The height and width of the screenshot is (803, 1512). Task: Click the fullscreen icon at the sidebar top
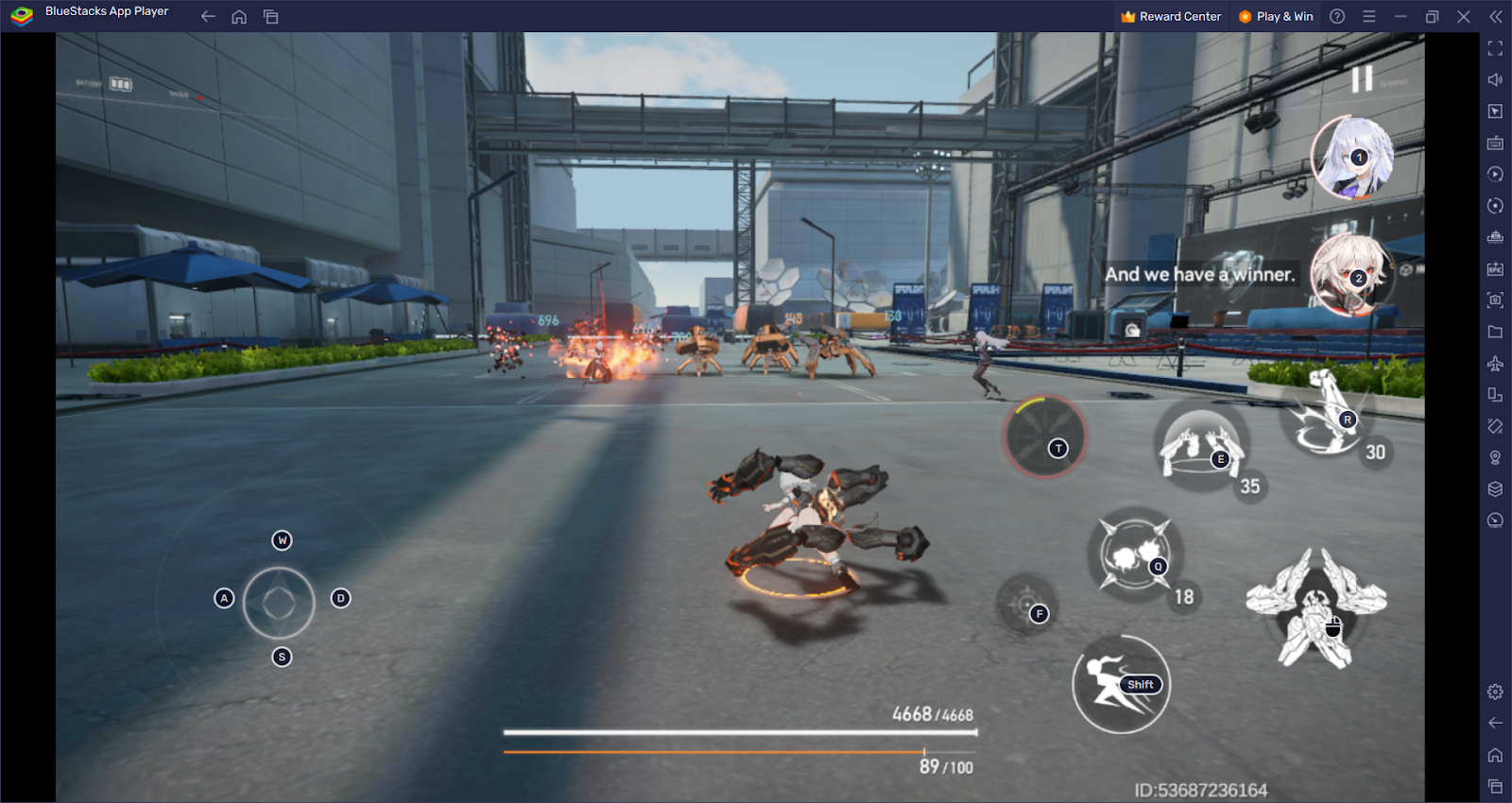[1496, 48]
